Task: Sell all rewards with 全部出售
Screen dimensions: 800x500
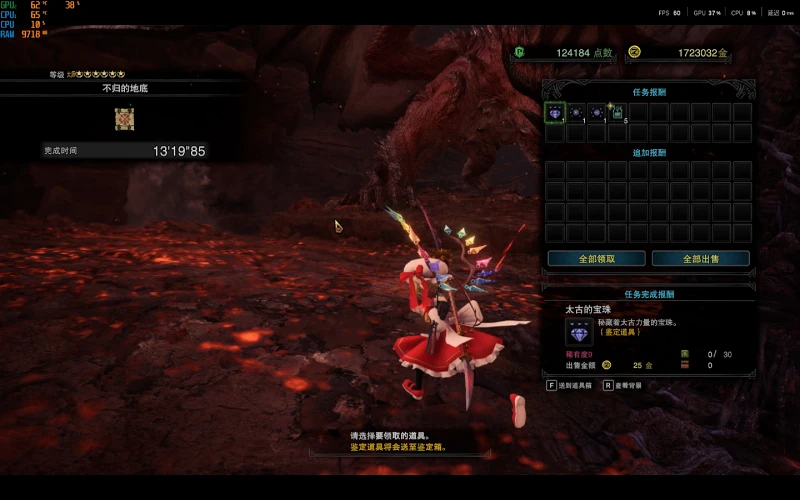Action: [x=700, y=258]
